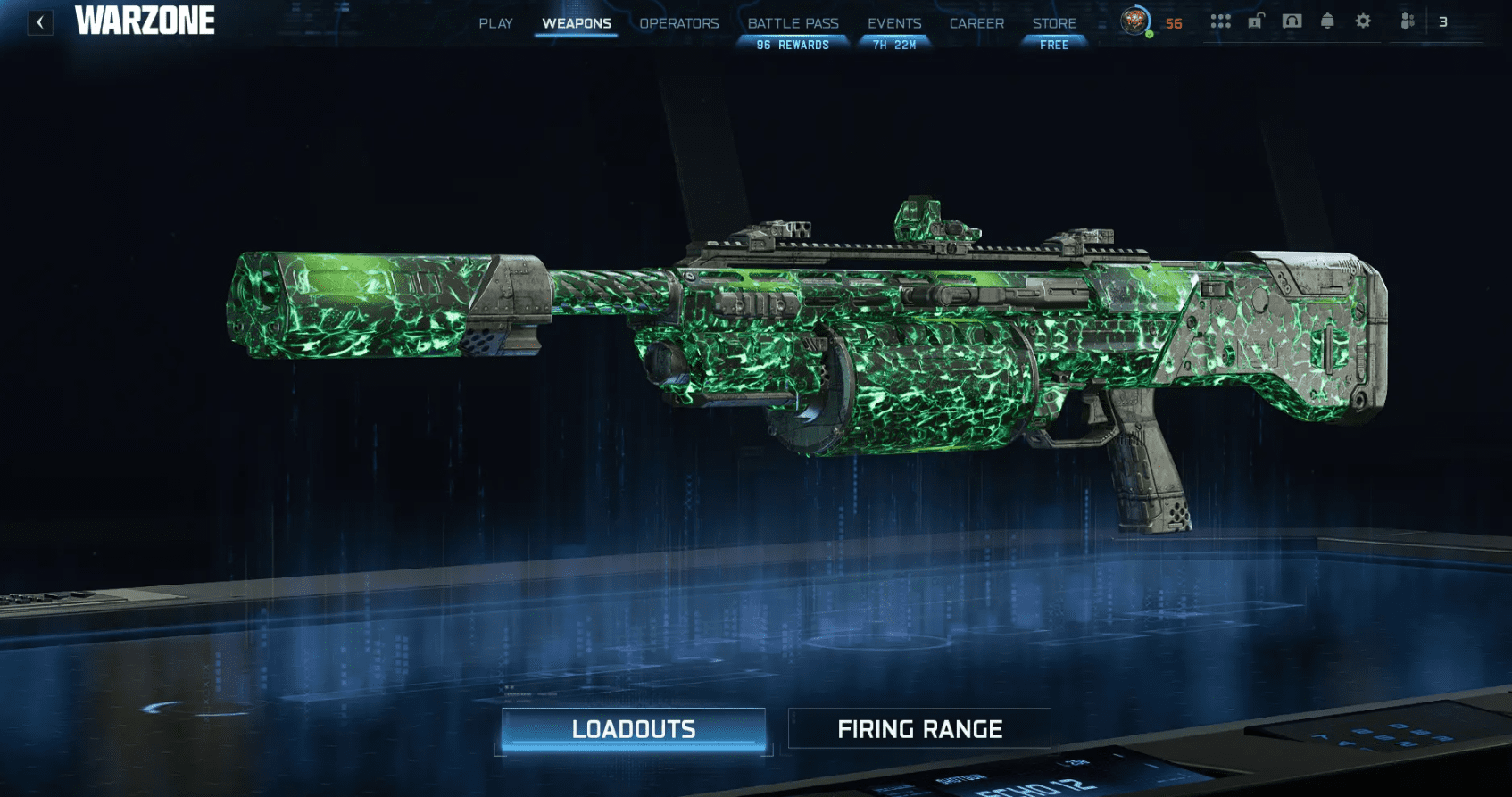
Task: Click the LOADOUTS button
Action: 634,727
